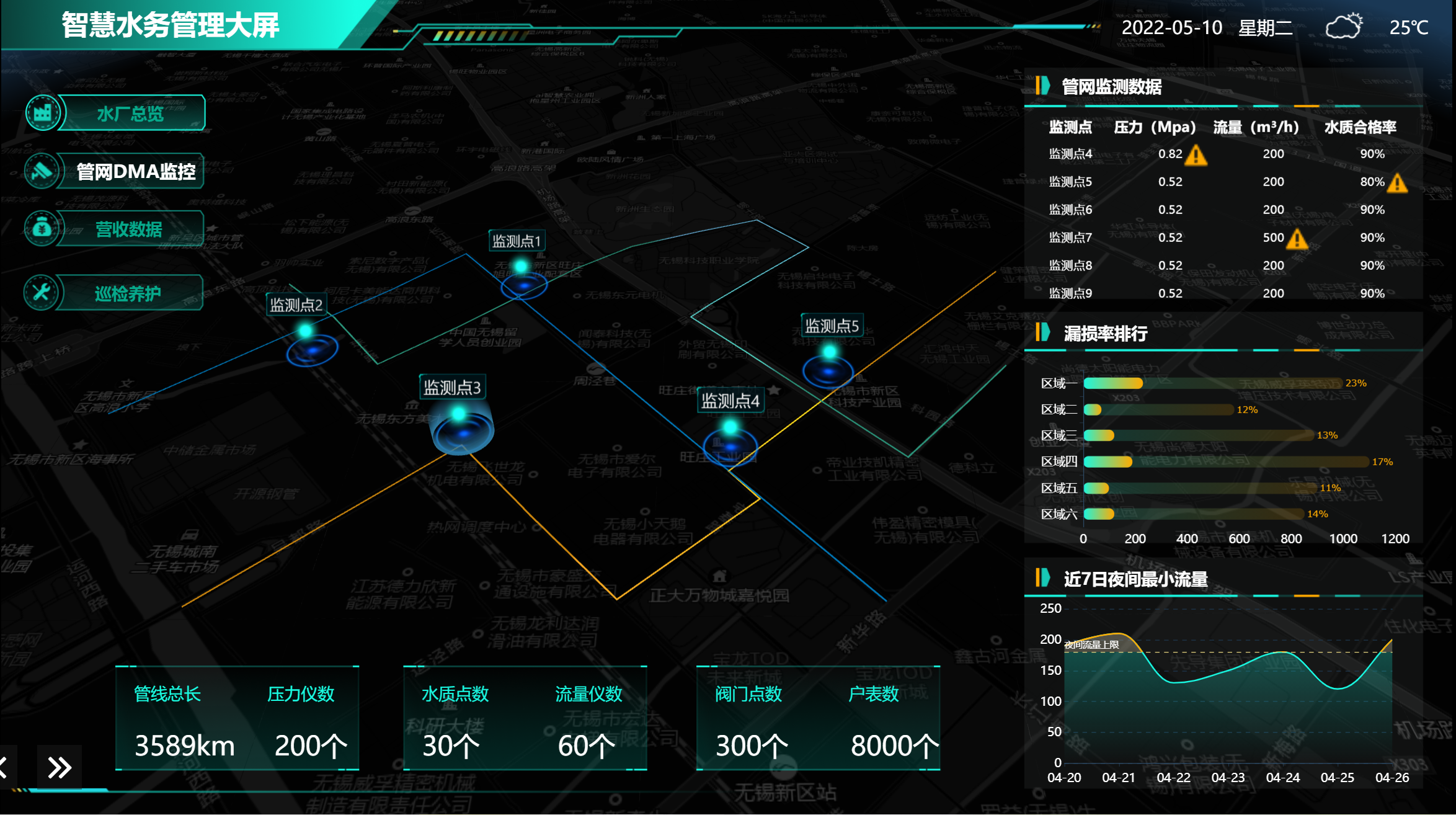Click the weather cloud icon
Screen dimensions: 1456x815
tap(1344, 27)
